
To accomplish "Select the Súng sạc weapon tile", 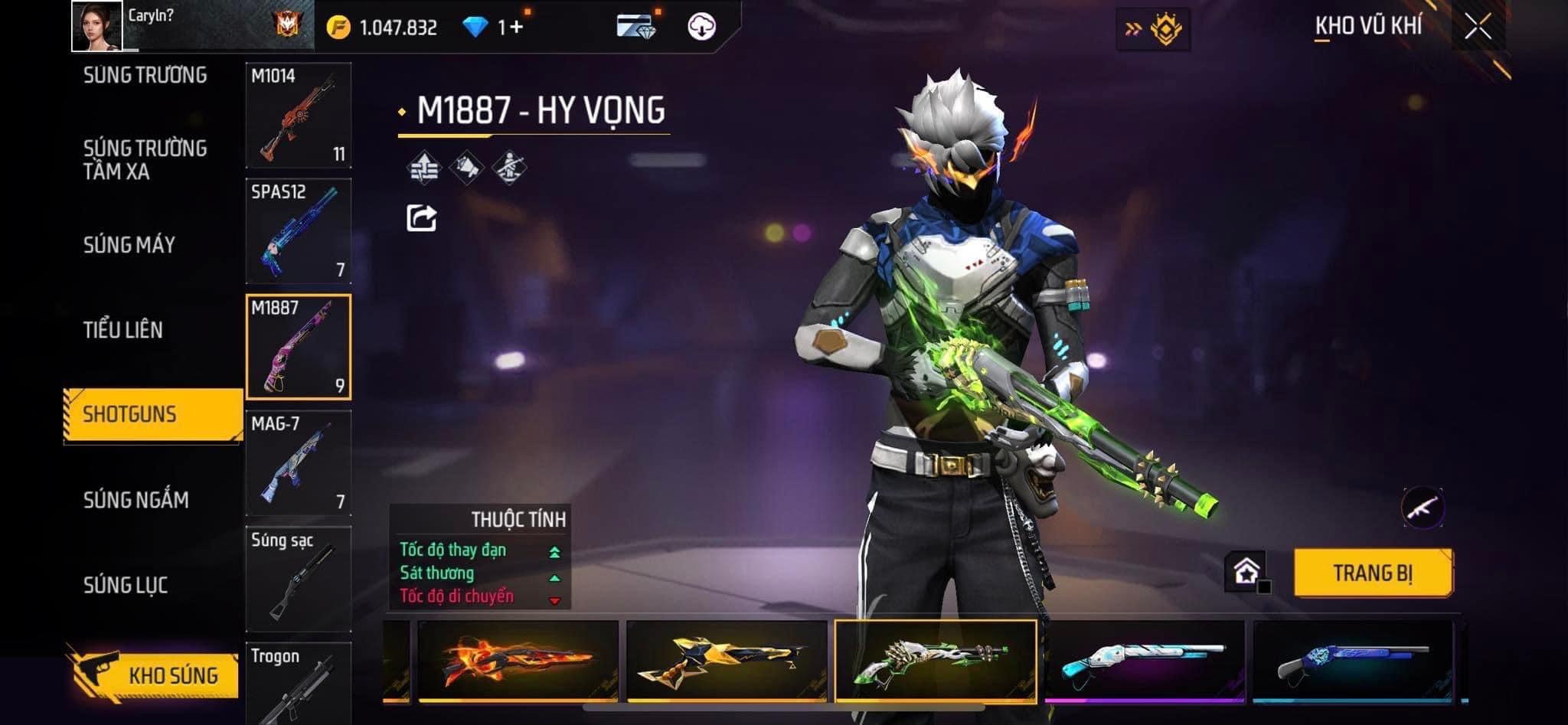I will point(299,579).
